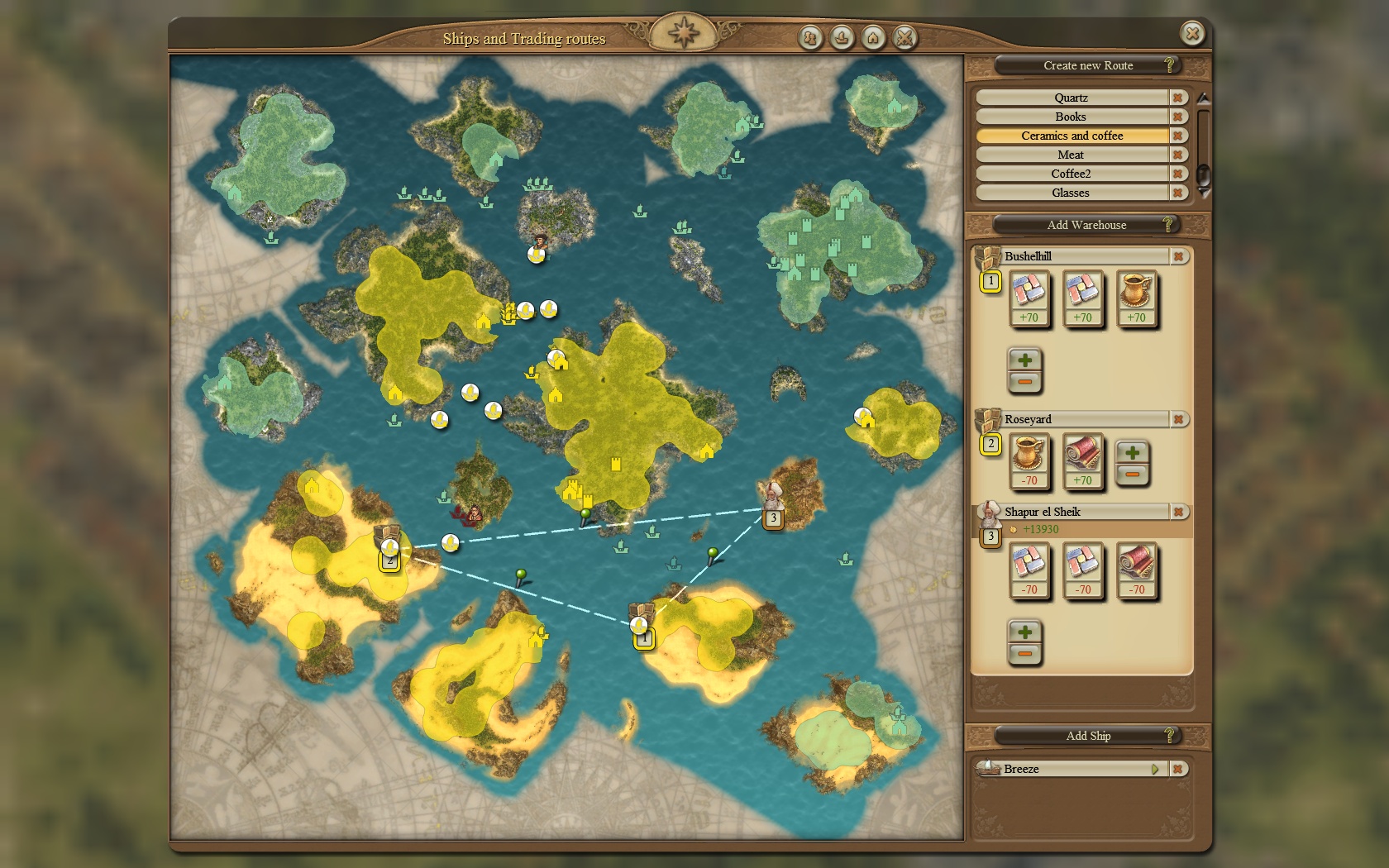The width and height of the screenshot is (1389, 868).
Task: Remove the ship Breeze from route
Action: [1178, 769]
